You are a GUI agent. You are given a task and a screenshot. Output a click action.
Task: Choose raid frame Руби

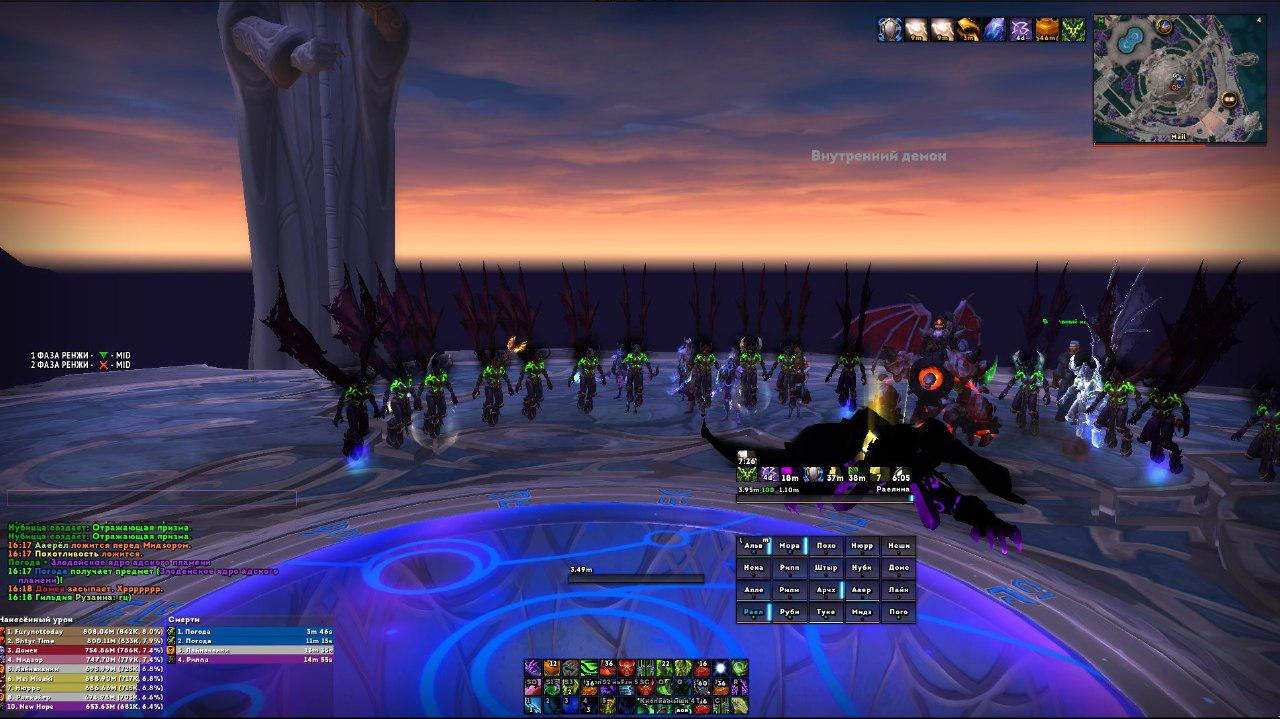(790, 612)
